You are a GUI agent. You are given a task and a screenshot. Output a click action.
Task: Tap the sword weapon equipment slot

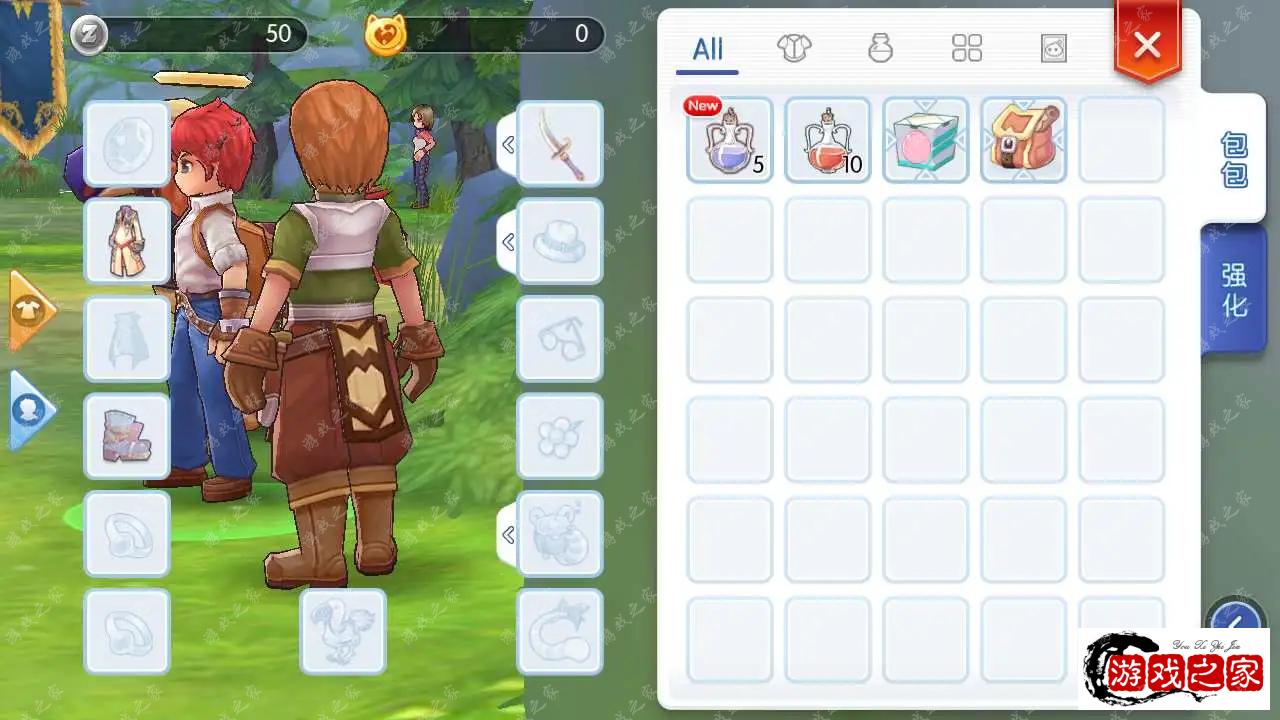(x=560, y=144)
